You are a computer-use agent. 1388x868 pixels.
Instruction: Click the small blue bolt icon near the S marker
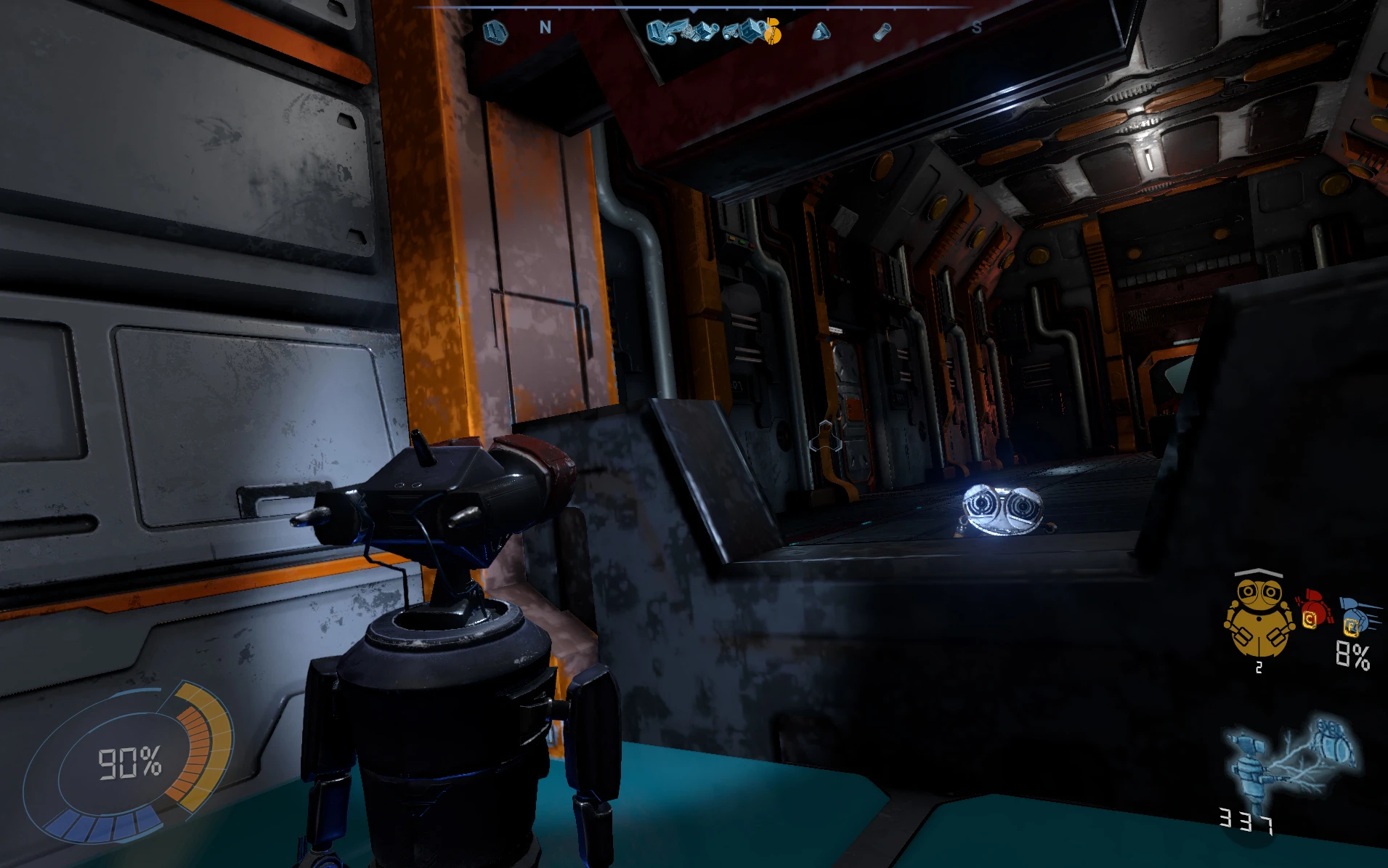coord(881,32)
